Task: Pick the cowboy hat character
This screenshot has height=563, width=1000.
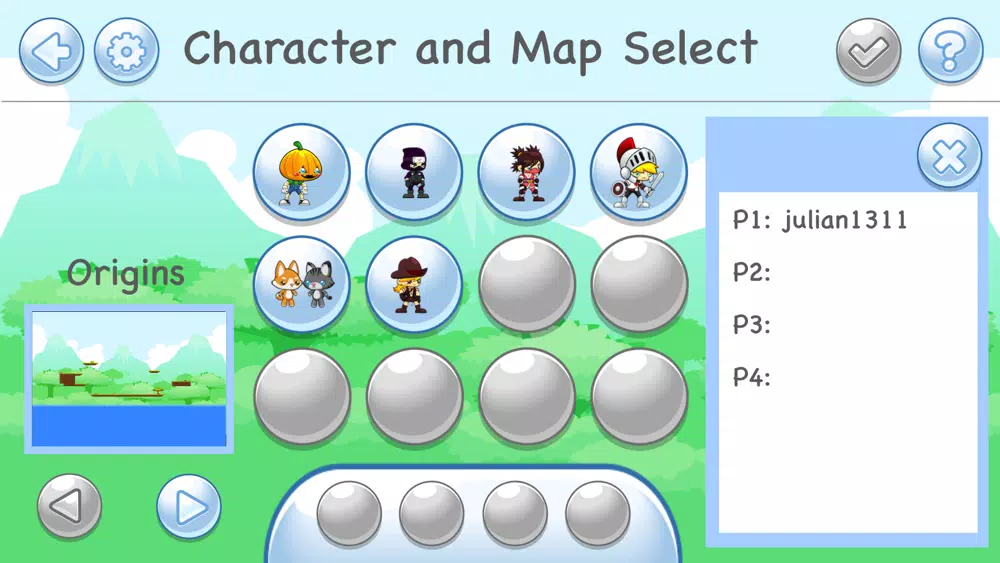Action: pyautogui.click(x=414, y=284)
